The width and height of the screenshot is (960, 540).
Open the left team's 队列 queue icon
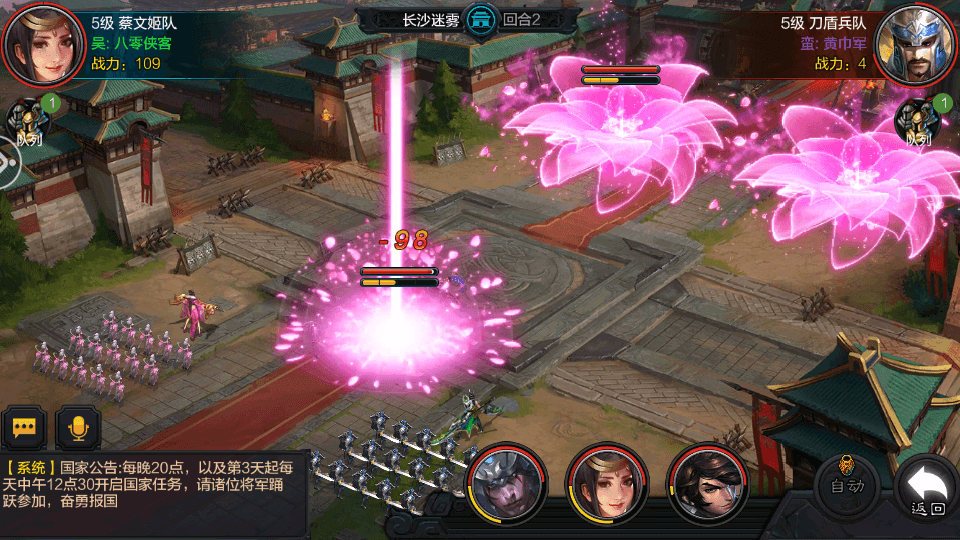28,122
